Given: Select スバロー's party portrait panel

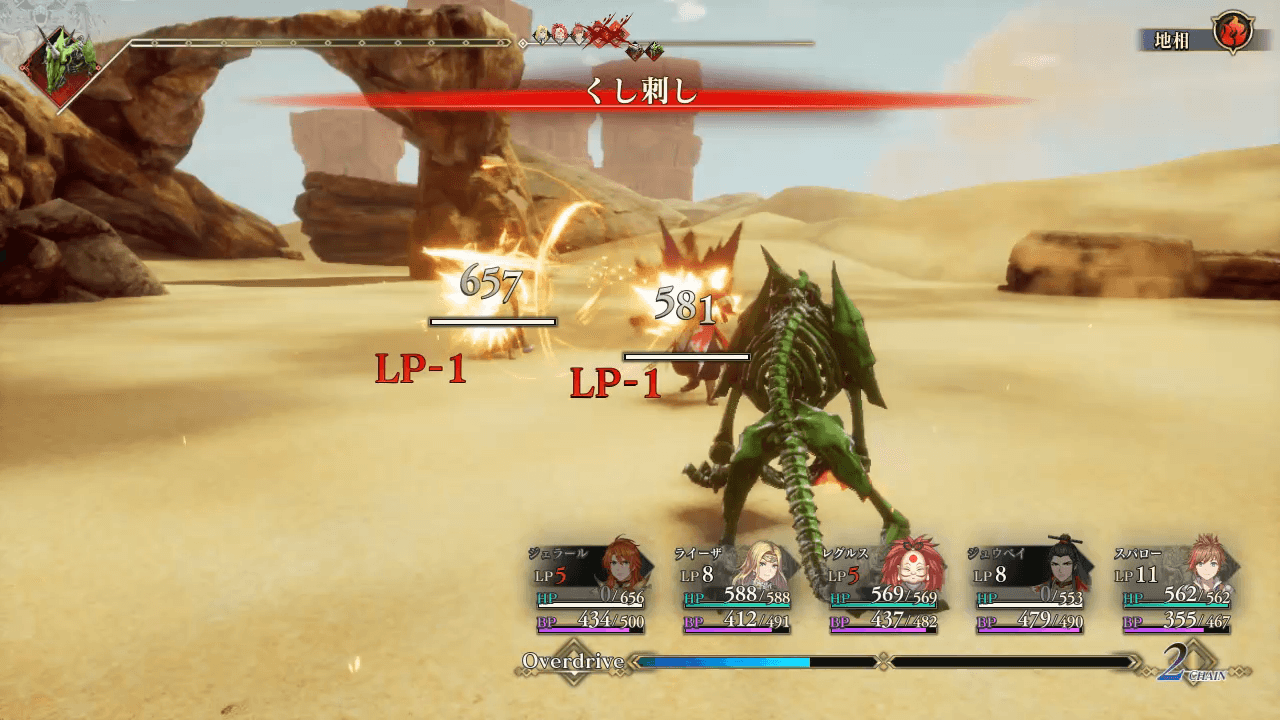Looking at the screenshot, I should (1177, 590).
